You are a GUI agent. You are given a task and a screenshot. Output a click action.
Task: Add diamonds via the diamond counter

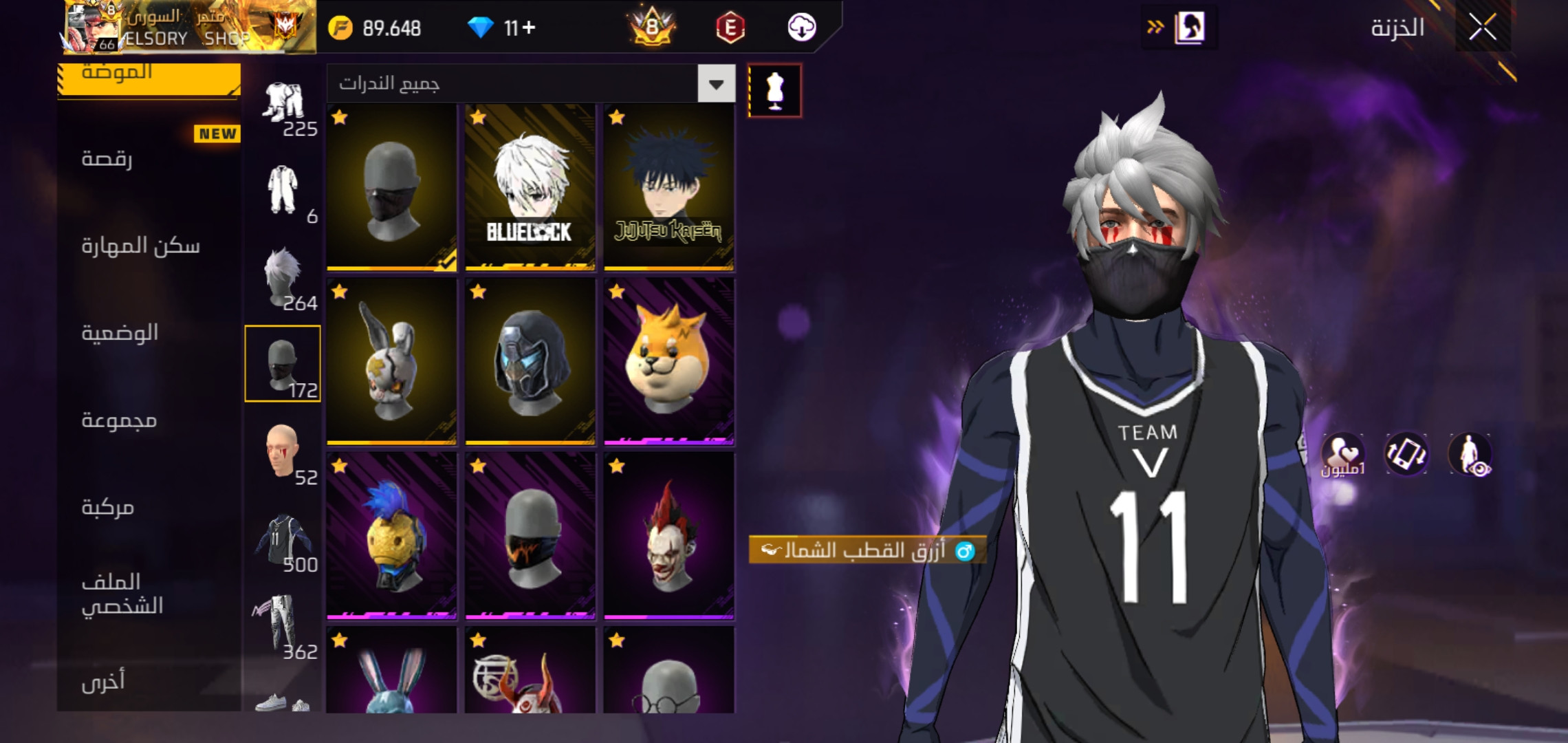502,28
